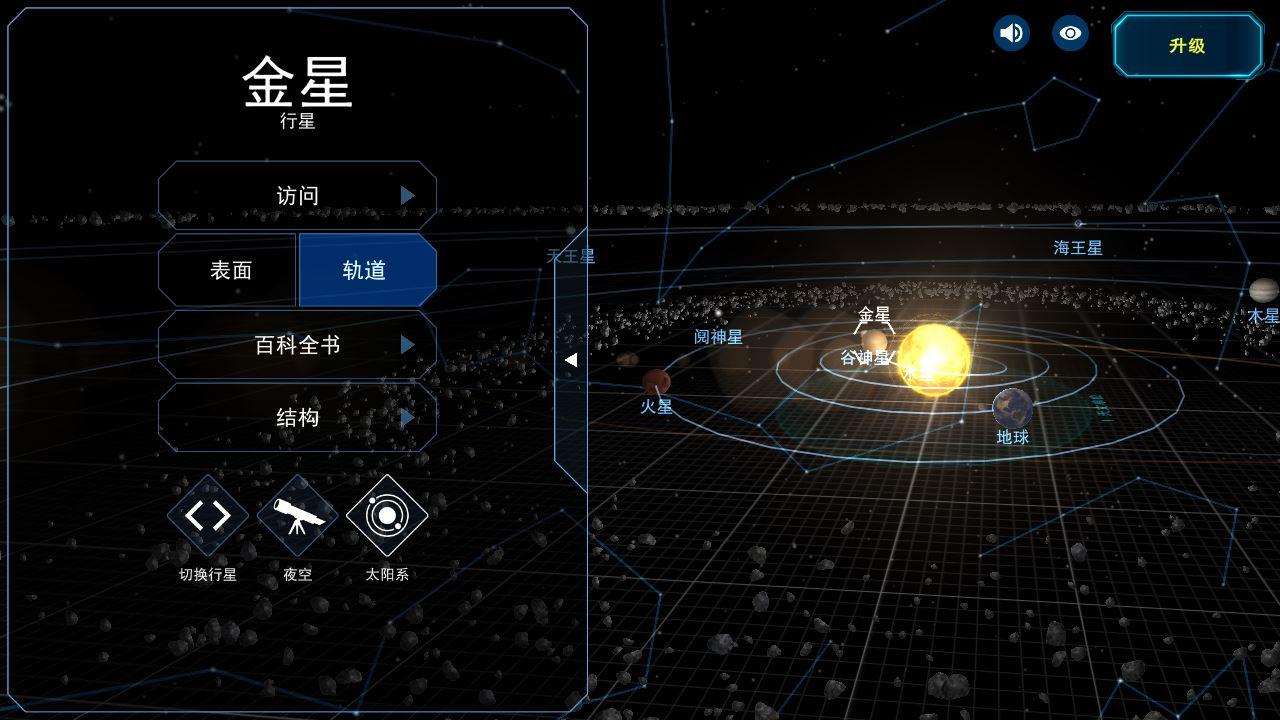Screen dimensions: 1280x720
Task: Switch to the 轨道 tab
Action: pyautogui.click(x=367, y=270)
